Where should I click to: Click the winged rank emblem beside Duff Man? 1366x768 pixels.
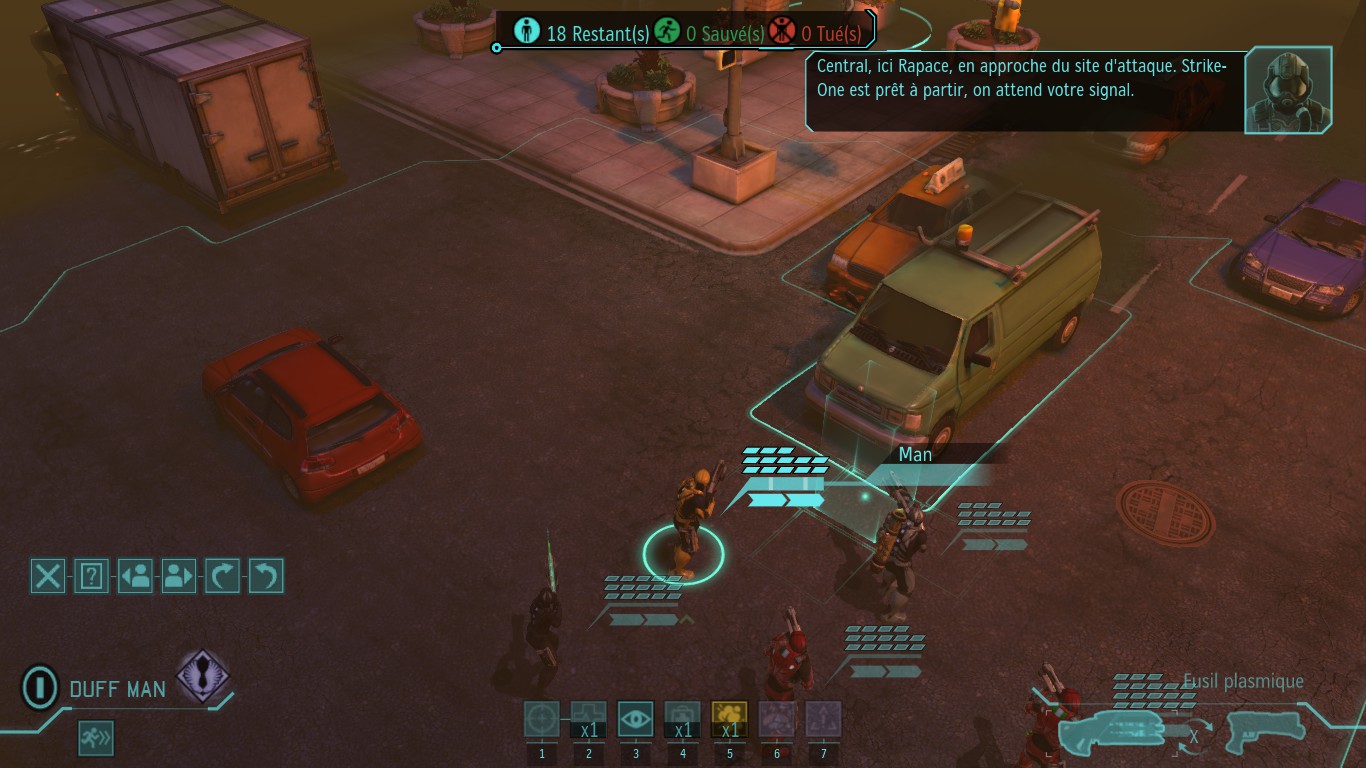(203, 677)
